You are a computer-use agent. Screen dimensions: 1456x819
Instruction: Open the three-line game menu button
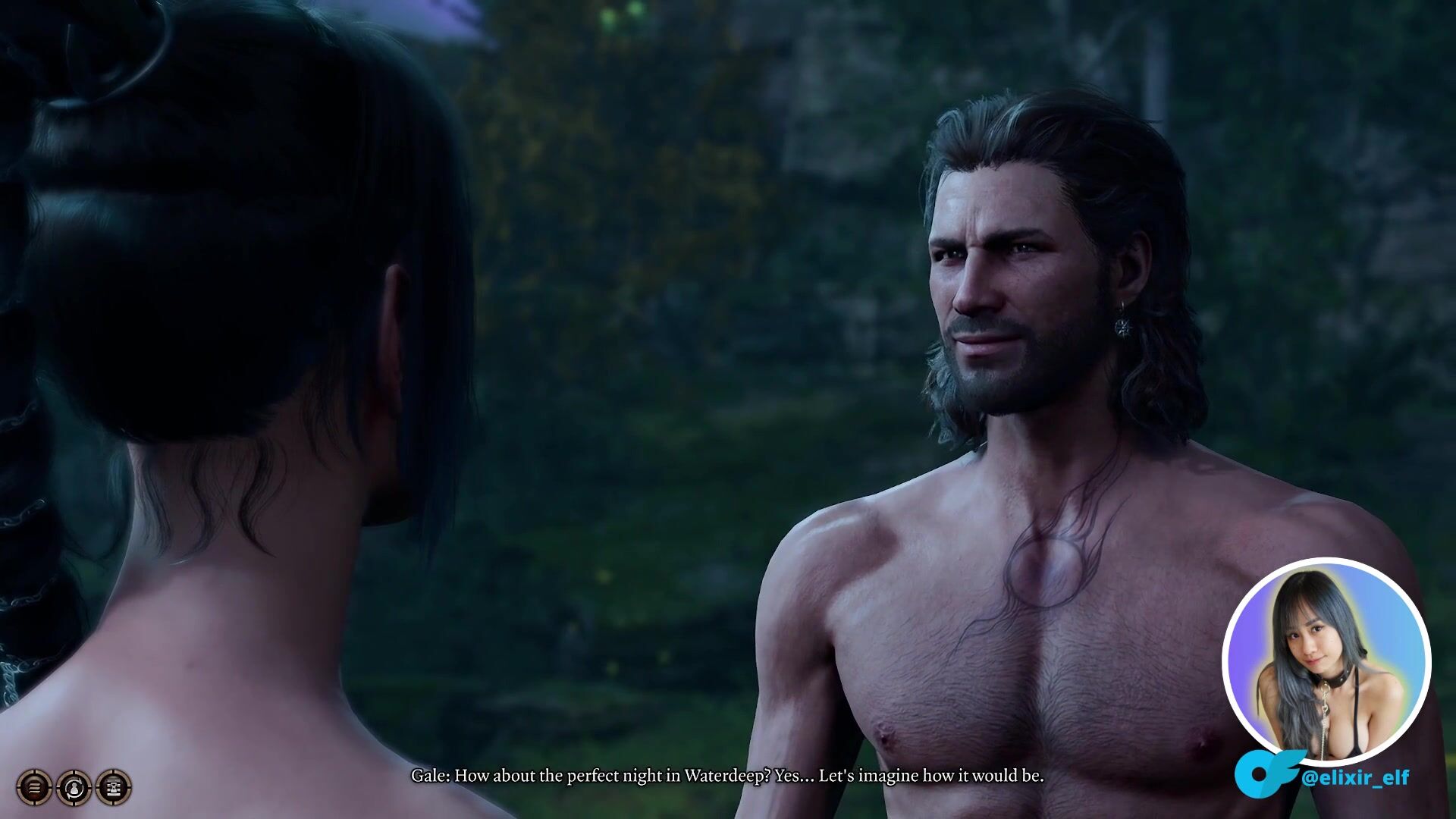pyautogui.click(x=34, y=787)
